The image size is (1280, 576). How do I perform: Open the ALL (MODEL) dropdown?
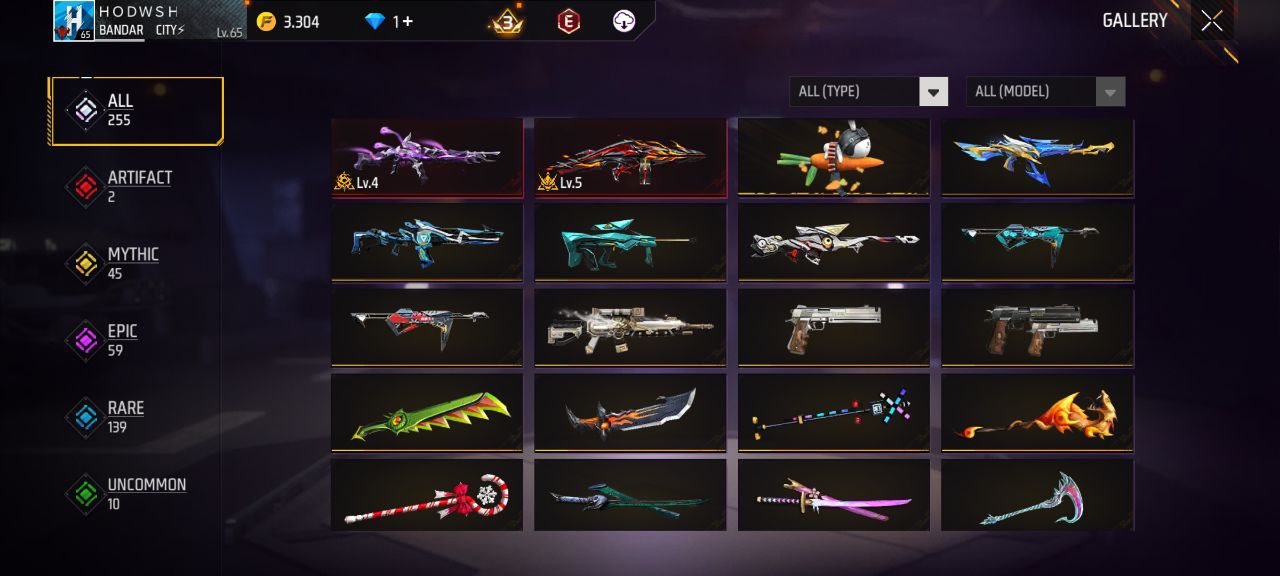1044,91
